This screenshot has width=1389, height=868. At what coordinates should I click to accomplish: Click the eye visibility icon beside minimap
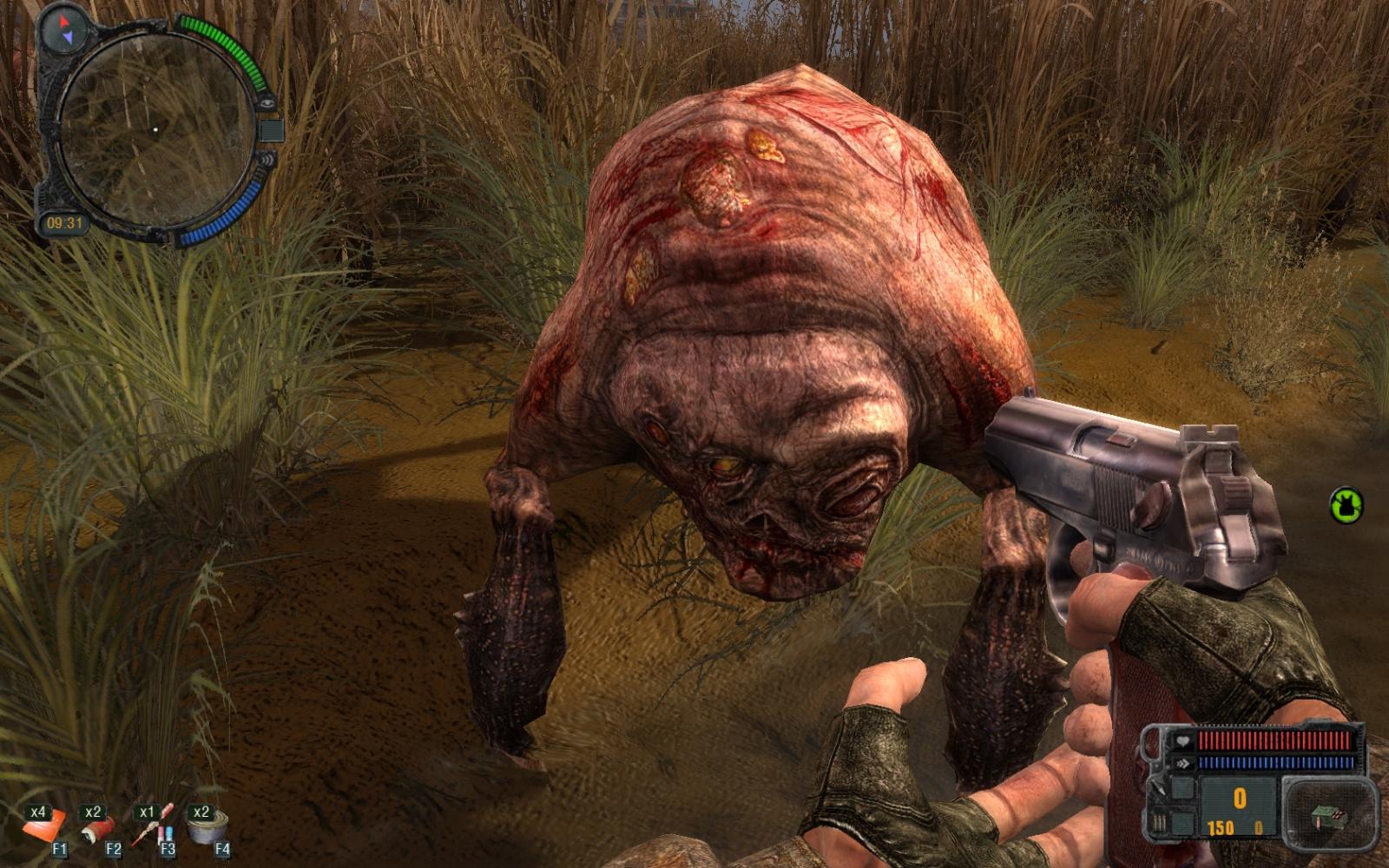(267, 102)
